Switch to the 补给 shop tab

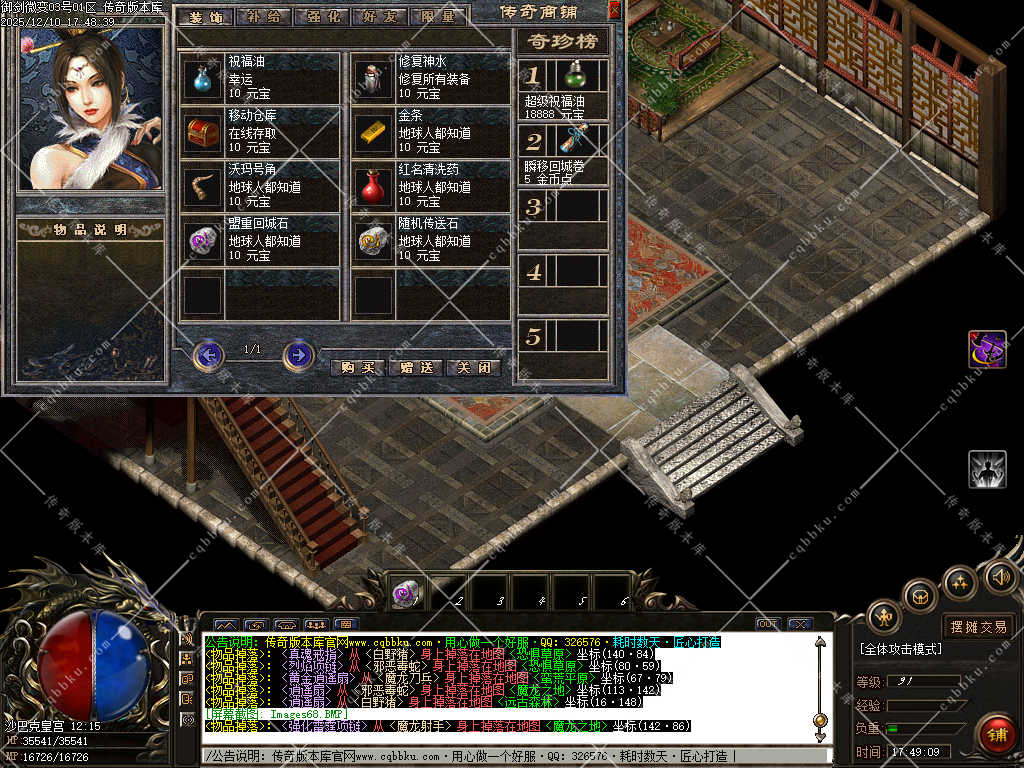click(264, 17)
